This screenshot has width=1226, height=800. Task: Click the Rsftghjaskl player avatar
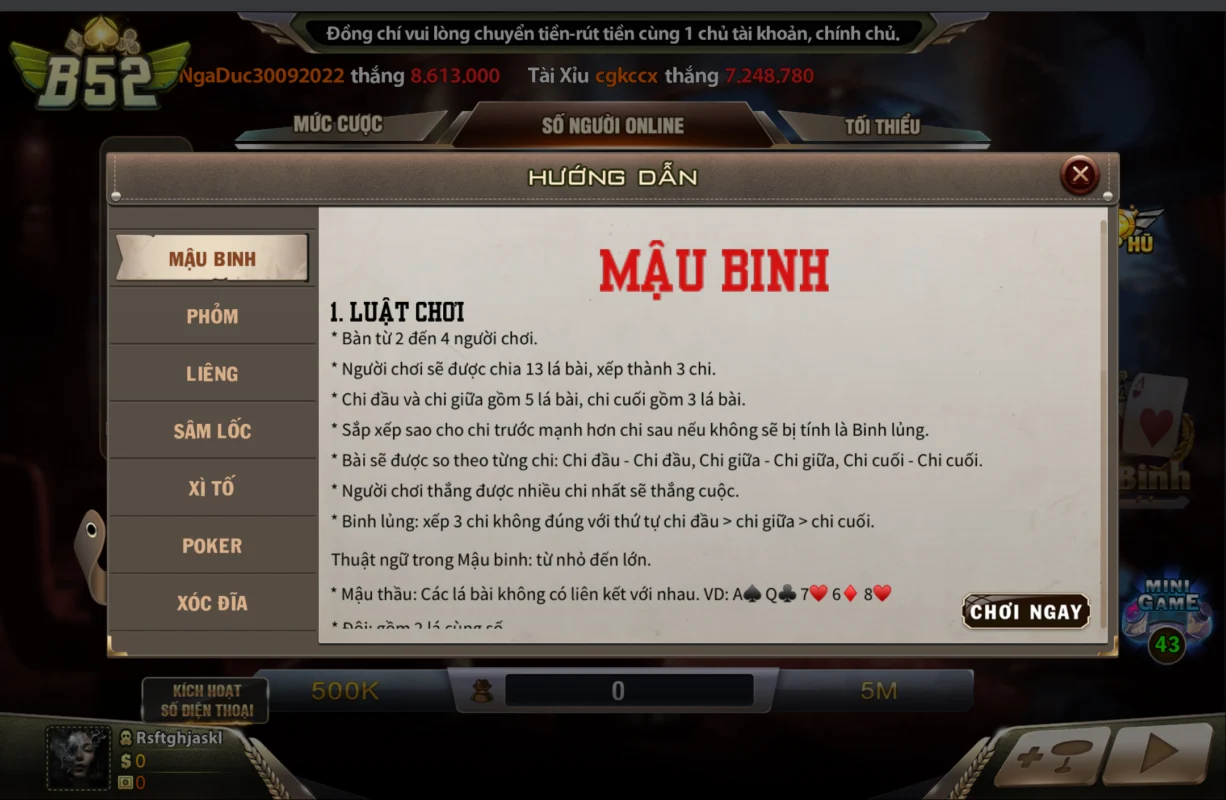point(78,758)
